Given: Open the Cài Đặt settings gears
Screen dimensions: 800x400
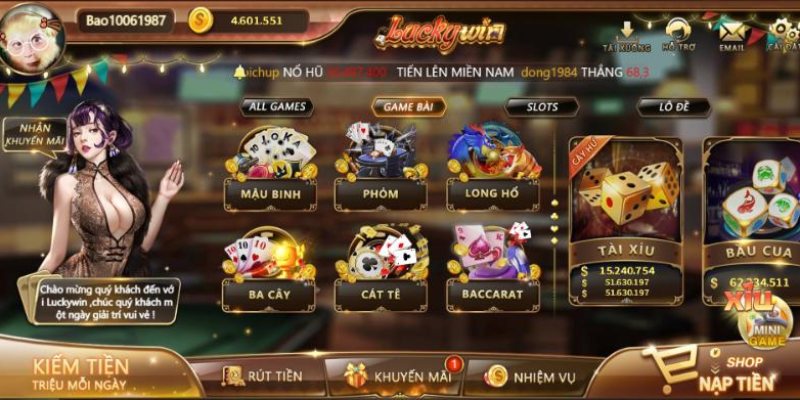Looking at the screenshot, I should click(x=782, y=35).
